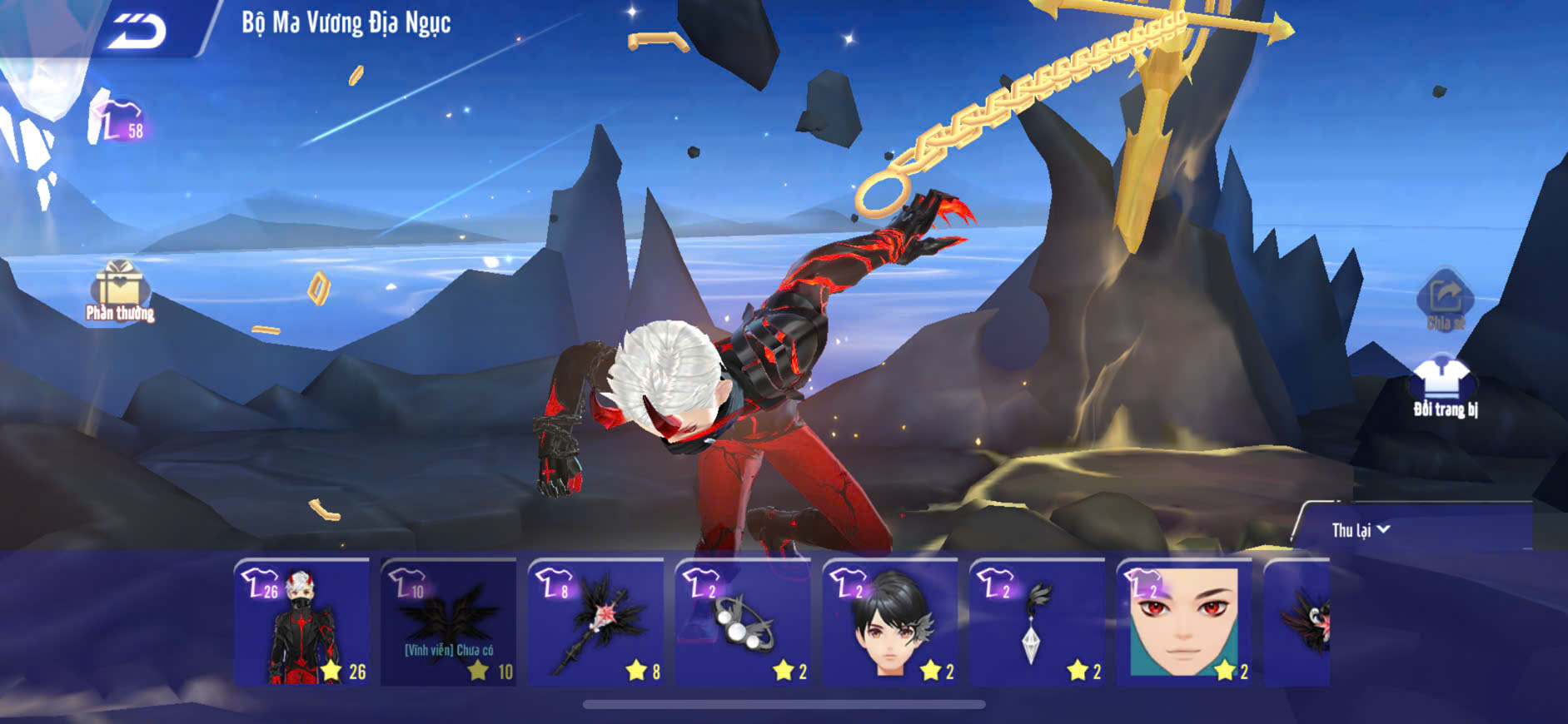Go back using the arrow button
The height and width of the screenshot is (724, 1568).
tap(137, 31)
